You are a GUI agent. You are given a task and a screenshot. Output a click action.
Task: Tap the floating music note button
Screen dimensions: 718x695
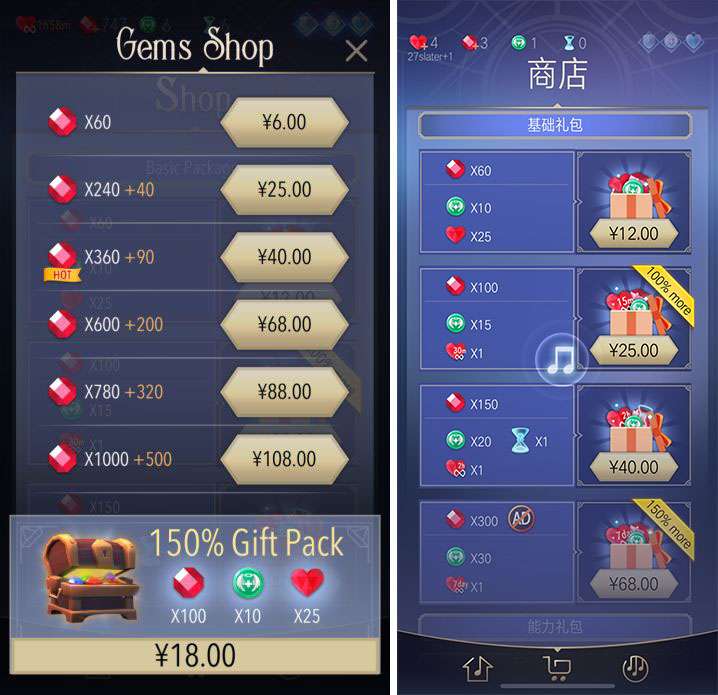point(559,359)
